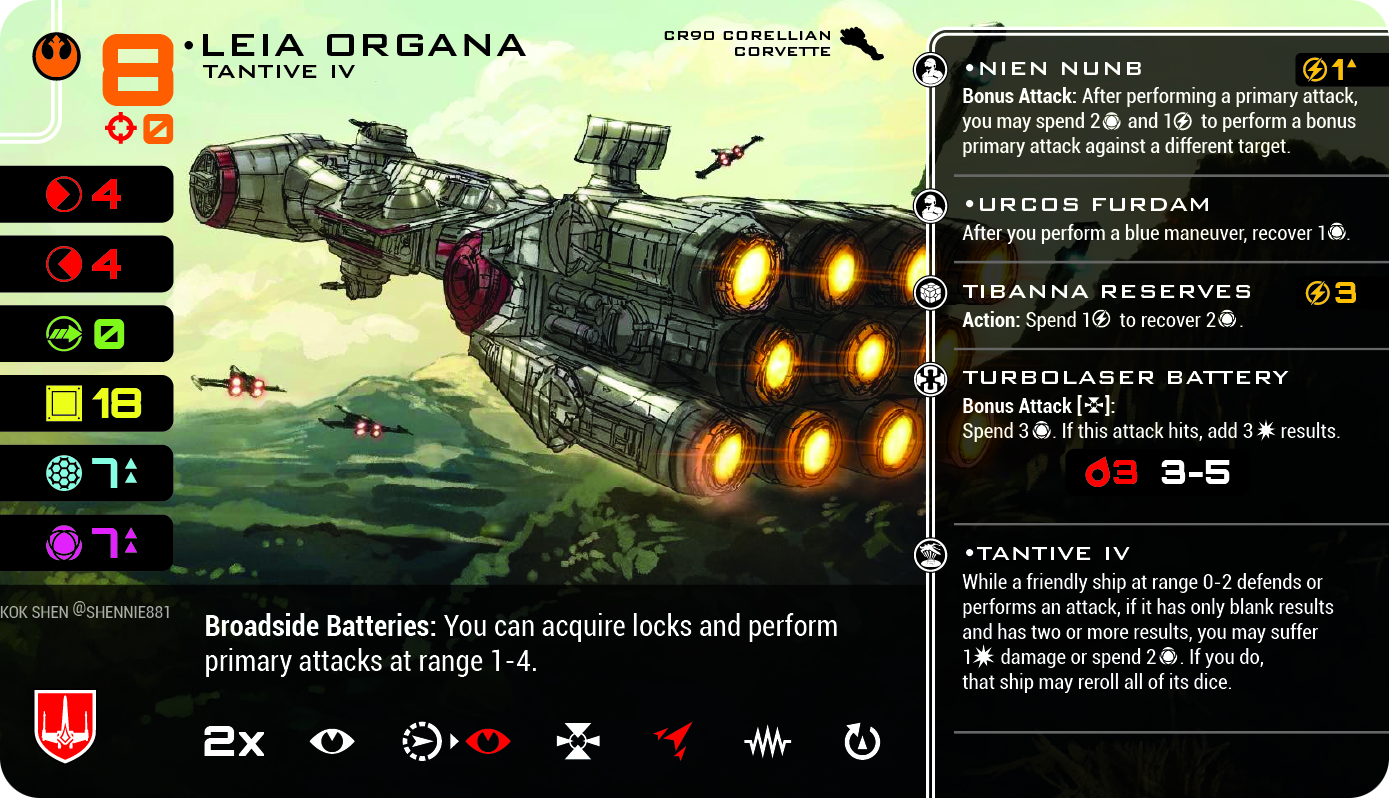Open the Urcos Furdam crew upgrade
The image size is (1389, 798).
coord(1086,205)
